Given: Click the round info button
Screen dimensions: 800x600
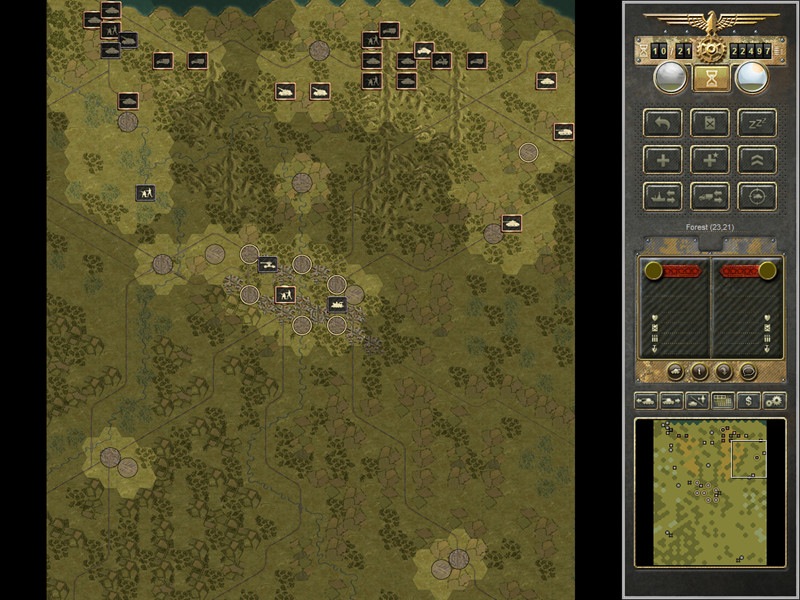Looking at the screenshot, I should 699,372.
